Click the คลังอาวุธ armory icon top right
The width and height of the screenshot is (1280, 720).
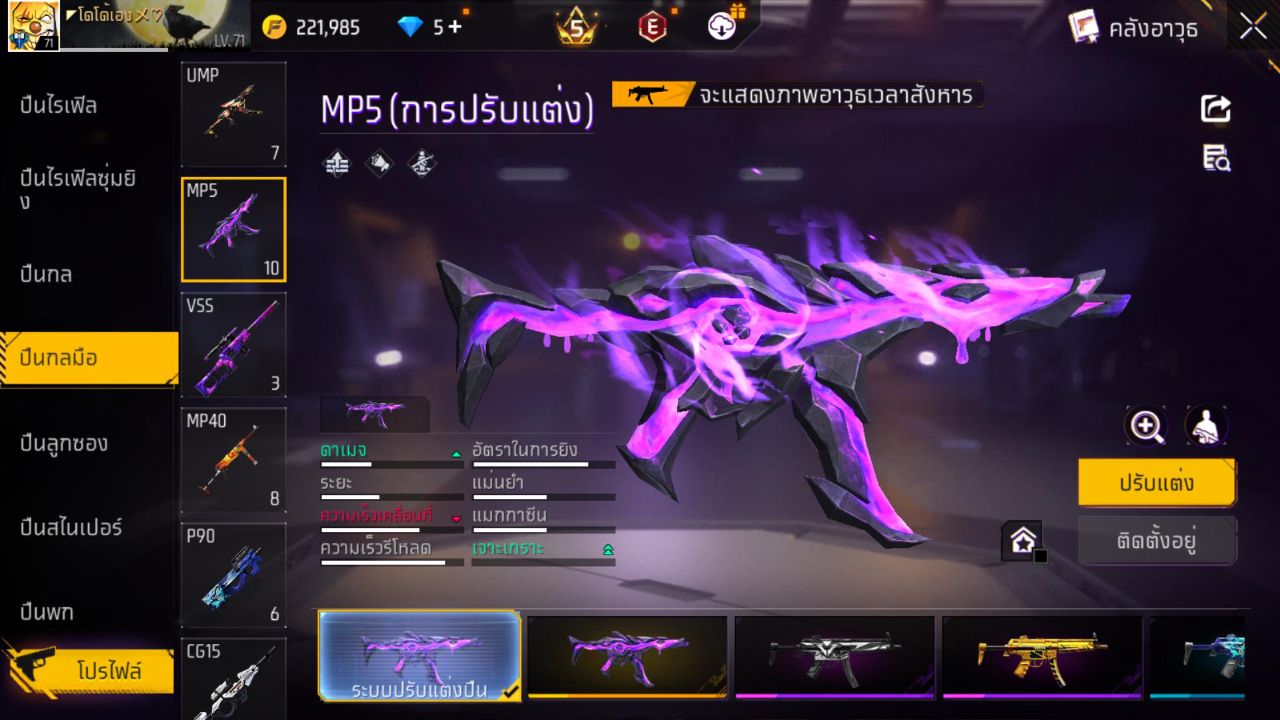(x=1082, y=27)
